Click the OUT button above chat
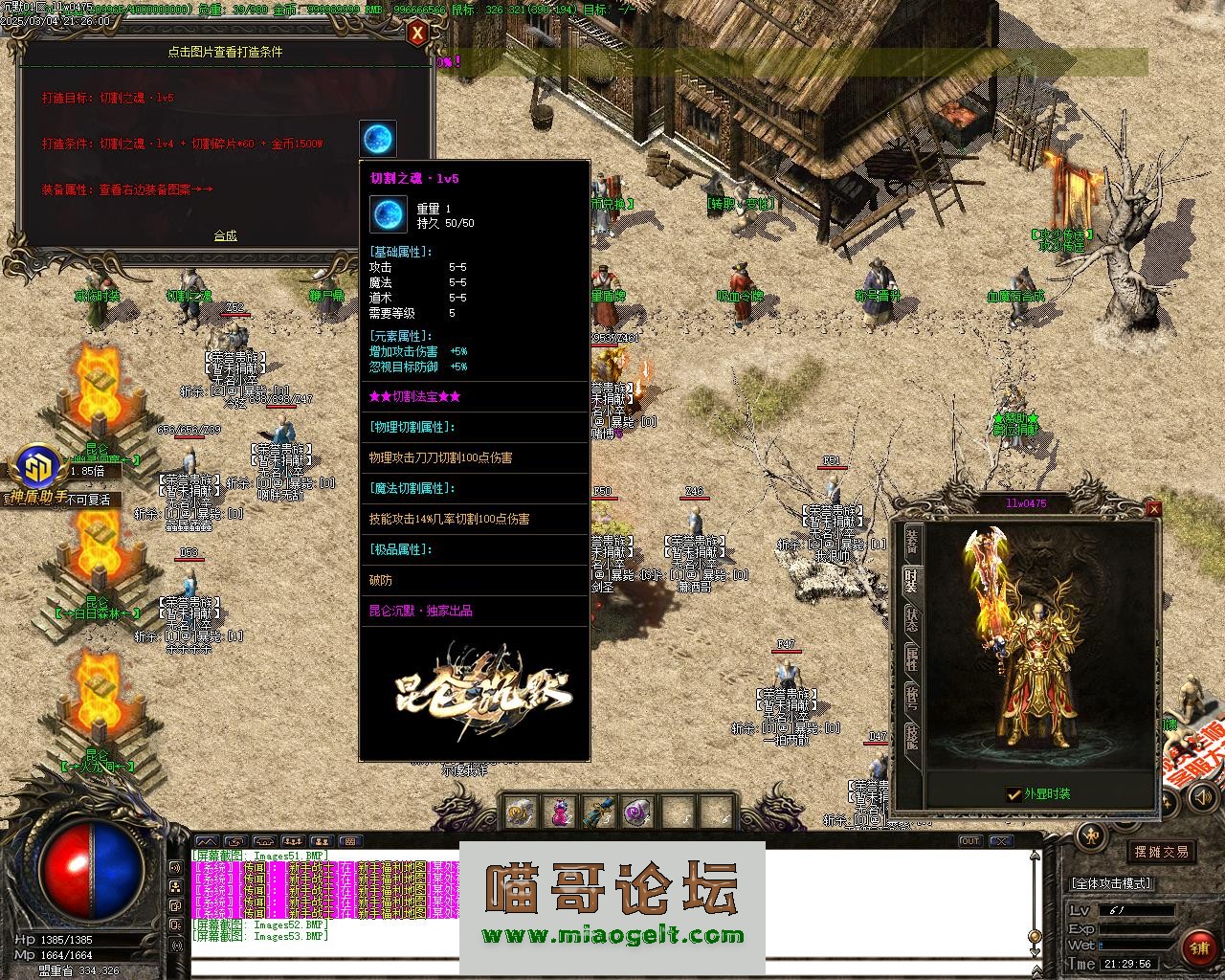The image size is (1225, 980). (x=970, y=841)
